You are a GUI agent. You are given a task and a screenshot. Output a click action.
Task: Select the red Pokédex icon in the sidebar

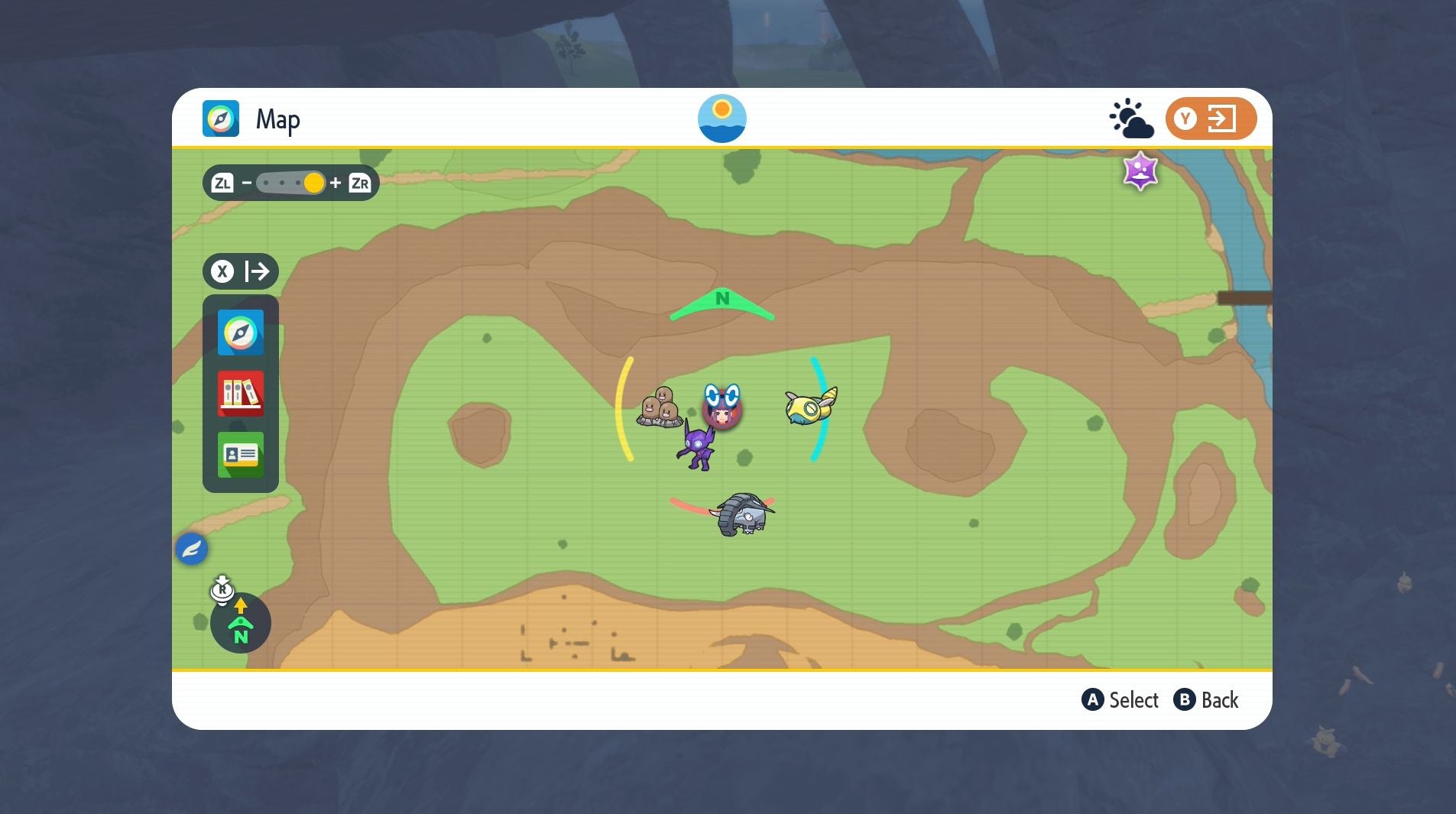pyautogui.click(x=241, y=394)
